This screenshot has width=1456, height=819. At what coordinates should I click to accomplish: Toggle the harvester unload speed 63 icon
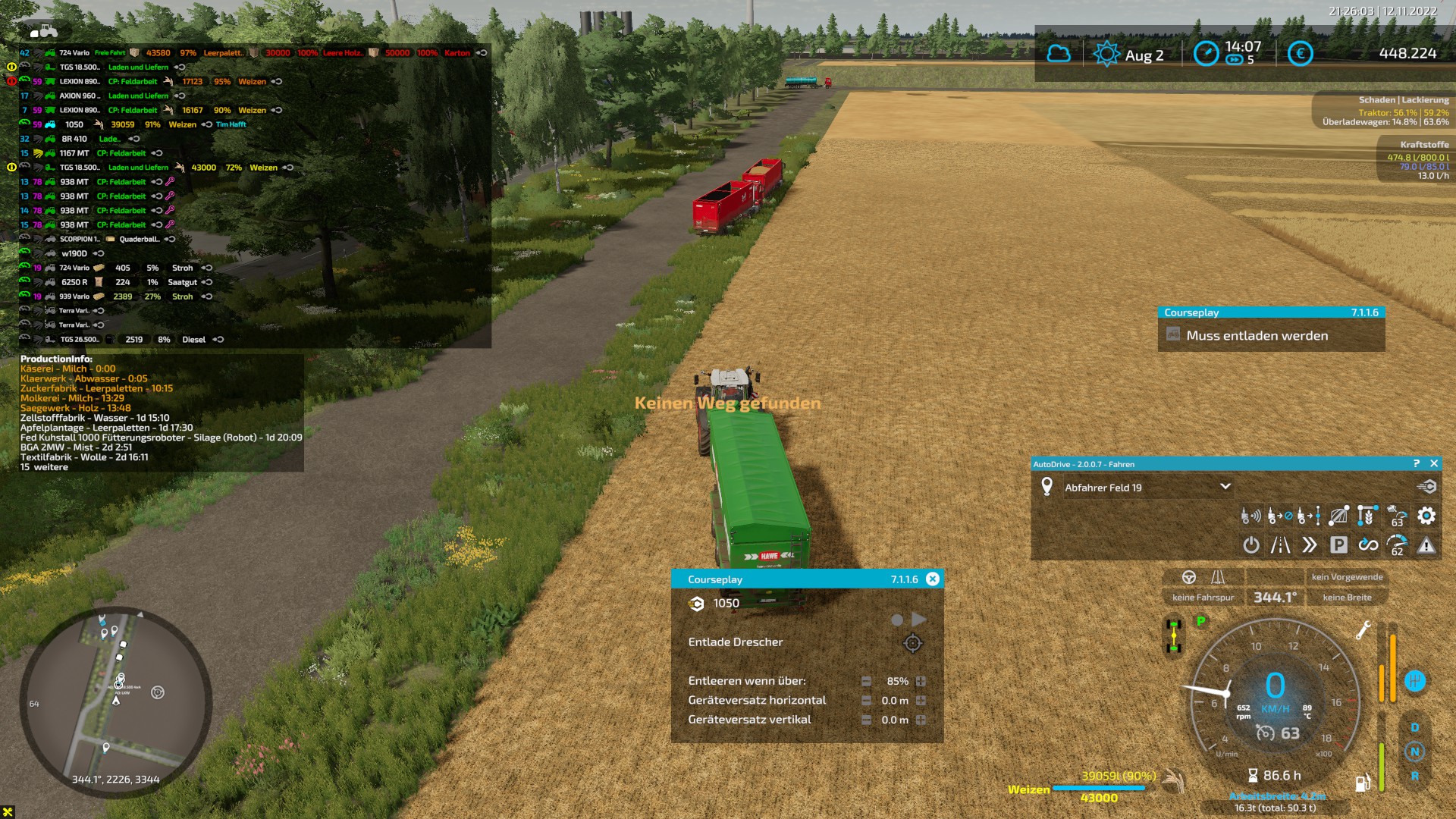coord(1397,516)
